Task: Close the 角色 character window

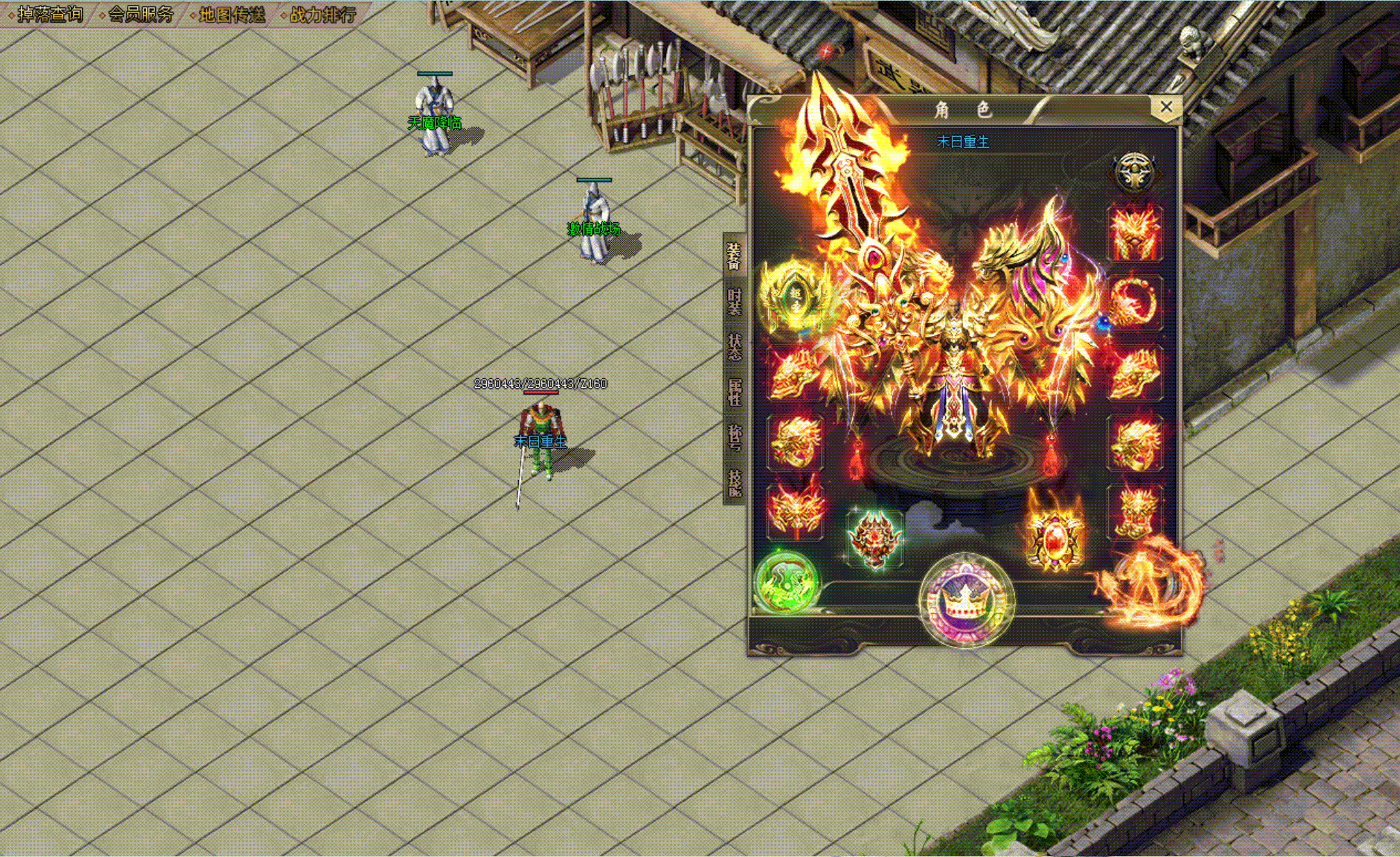Action: (x=1166, y=107)
